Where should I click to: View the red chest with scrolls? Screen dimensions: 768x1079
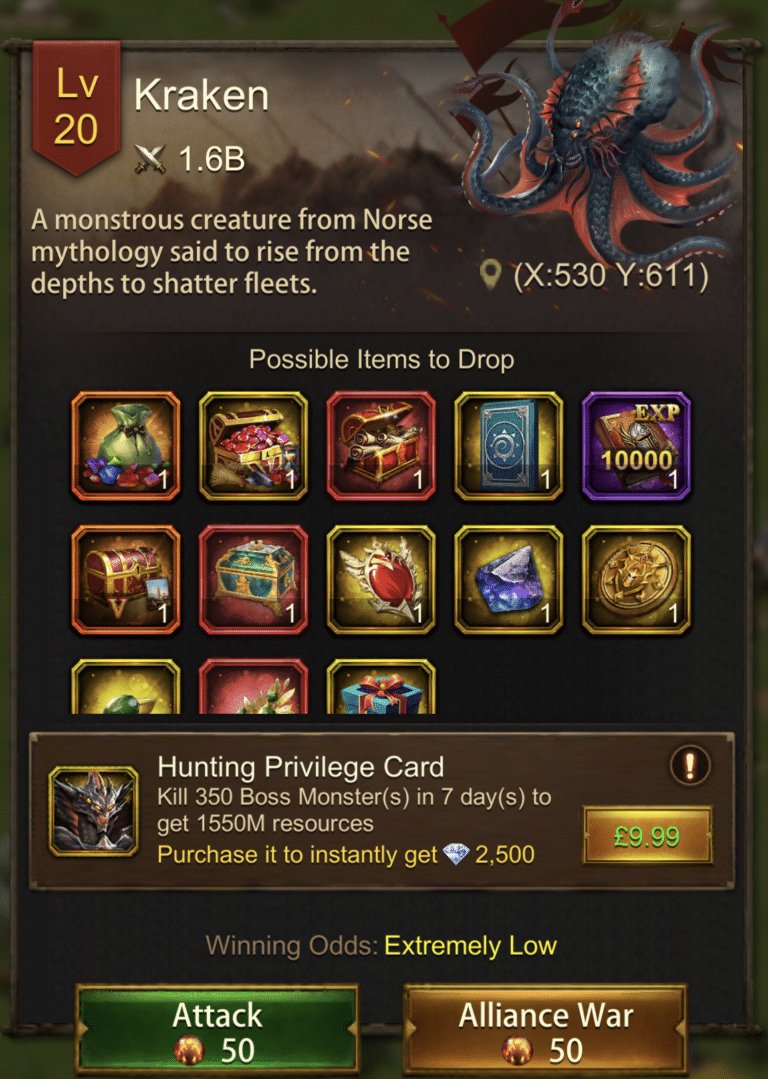pos(381,445)
